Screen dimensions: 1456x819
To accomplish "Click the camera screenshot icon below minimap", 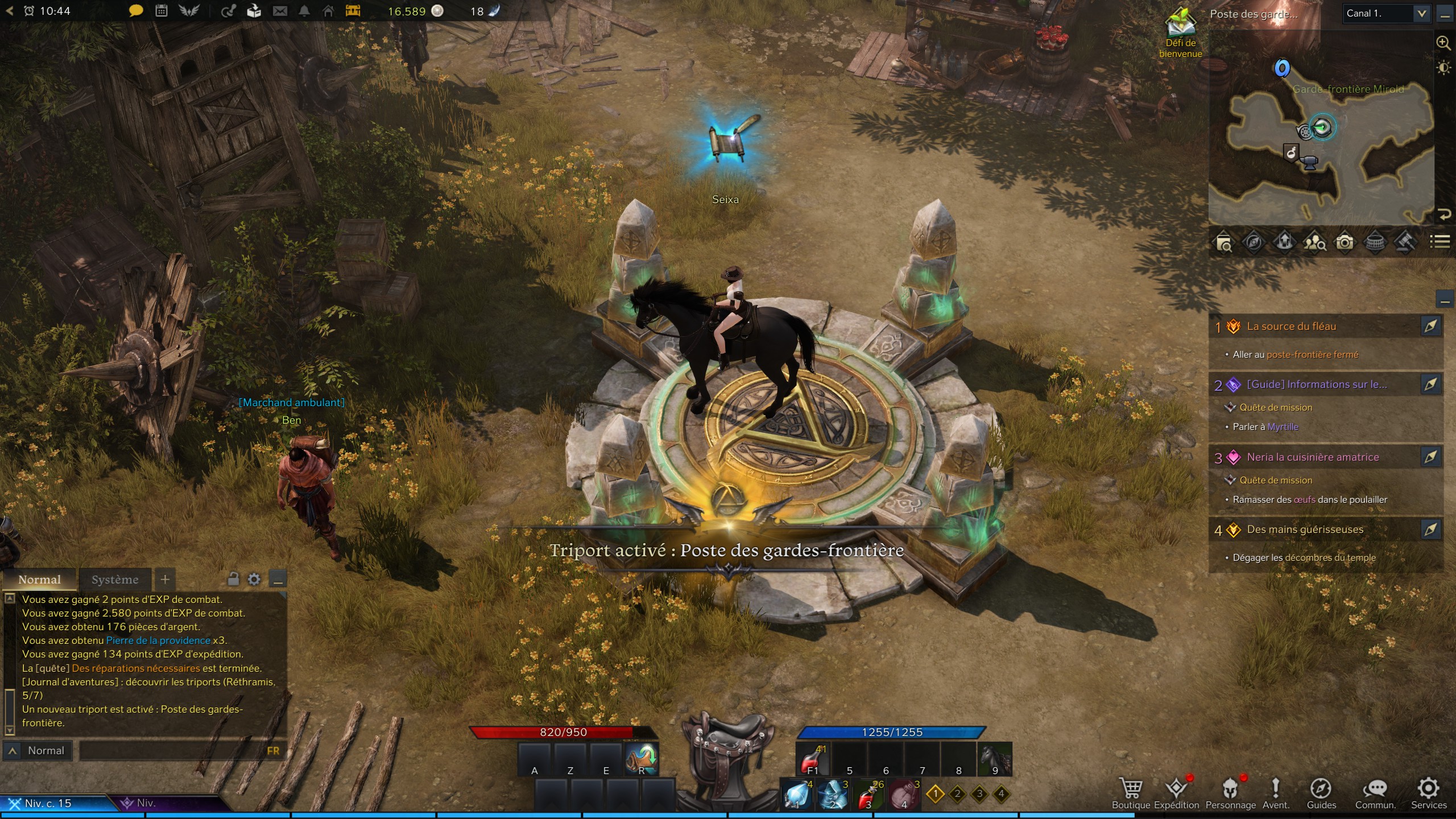I will 1345,243.
